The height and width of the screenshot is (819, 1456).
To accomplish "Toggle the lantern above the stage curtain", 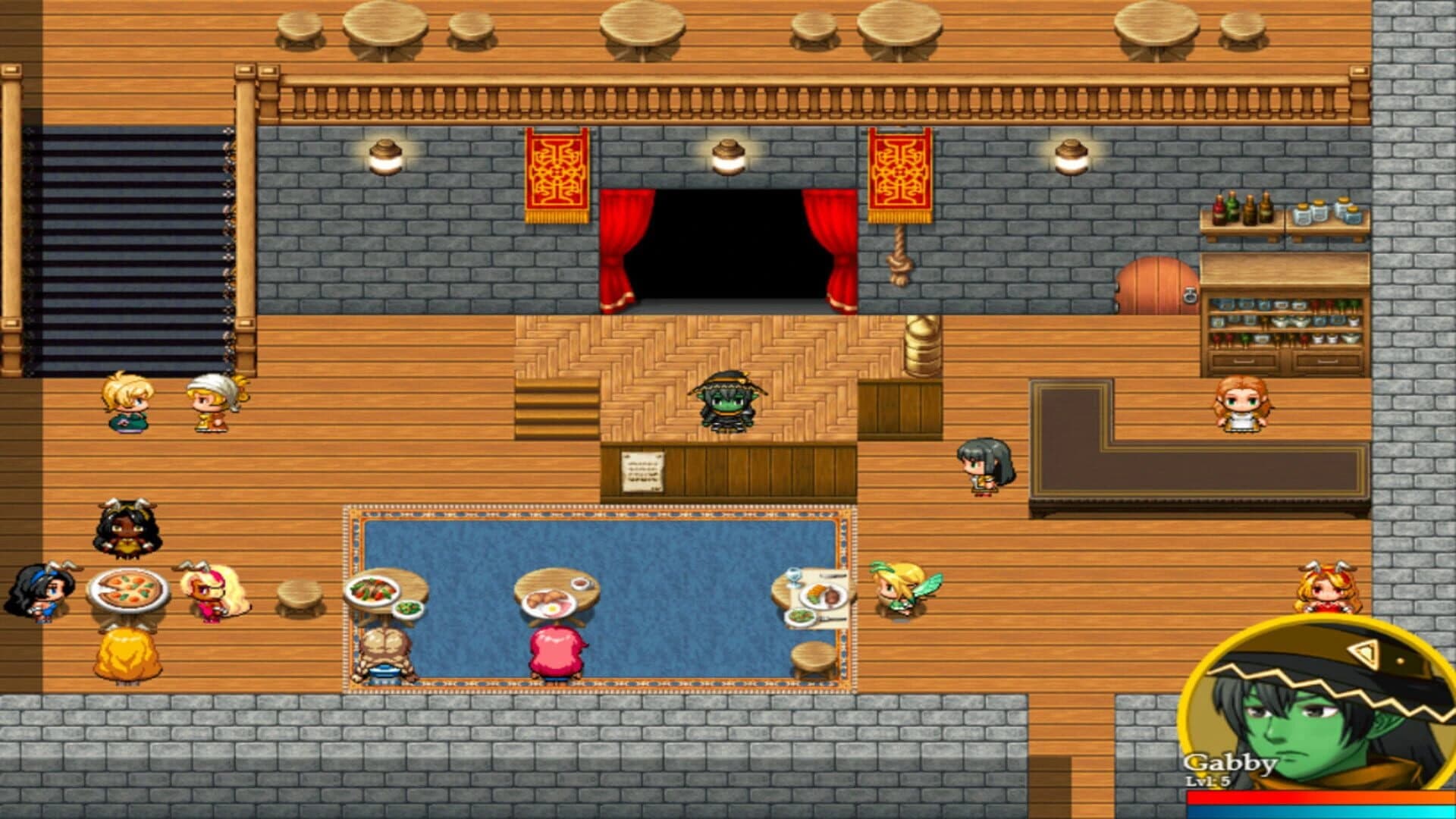I will [728, 155].
